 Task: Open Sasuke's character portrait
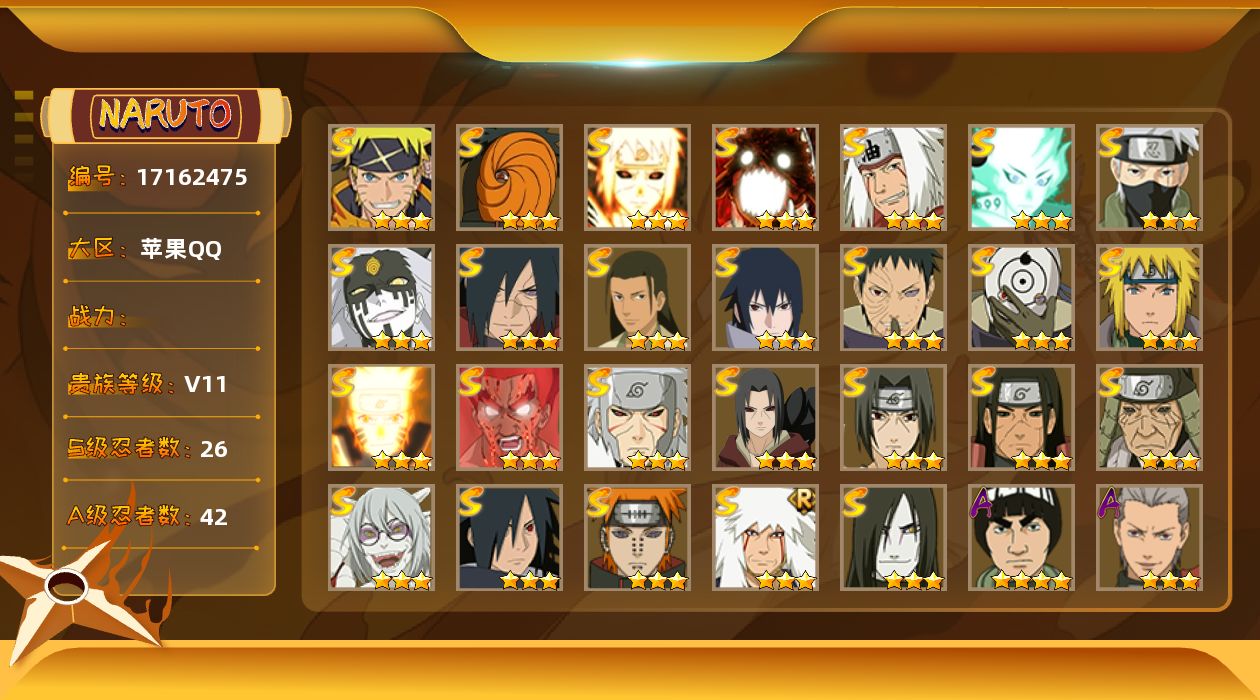click(765, 297)
